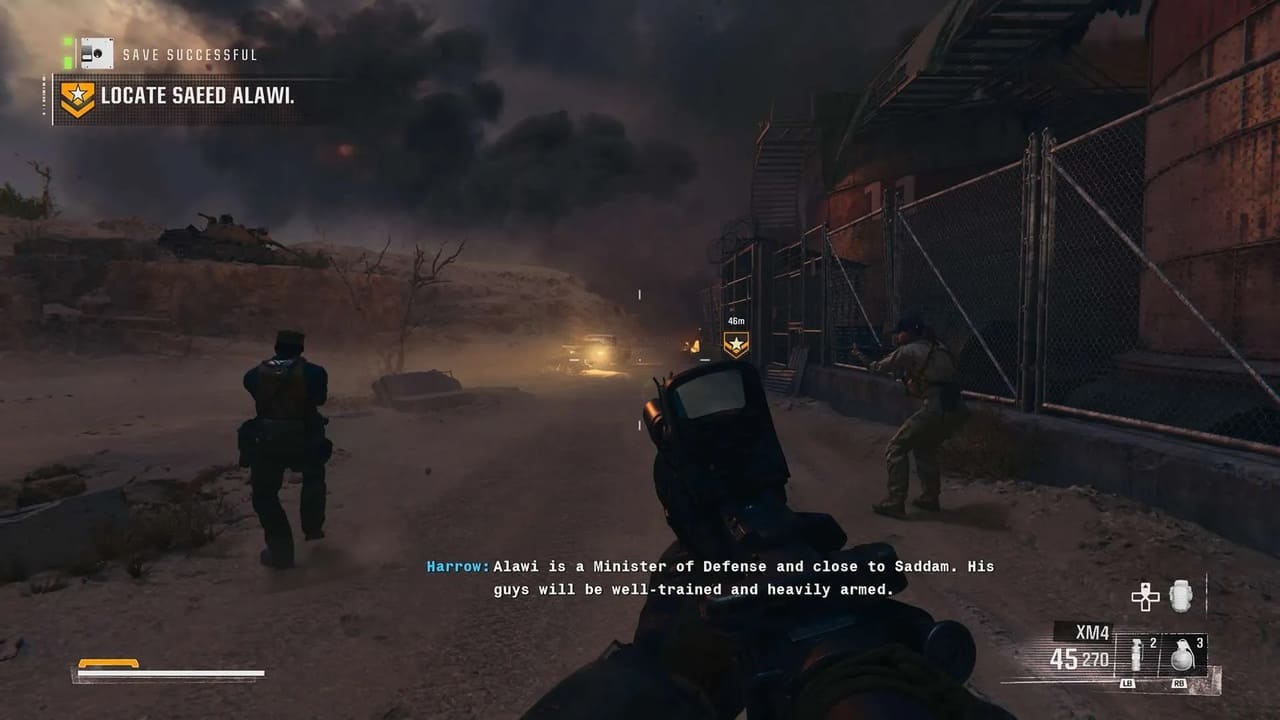The image size is (1280, 720).
Task: Select the Locate Saeed Alawi objective tracker
Action: point(197,98)
